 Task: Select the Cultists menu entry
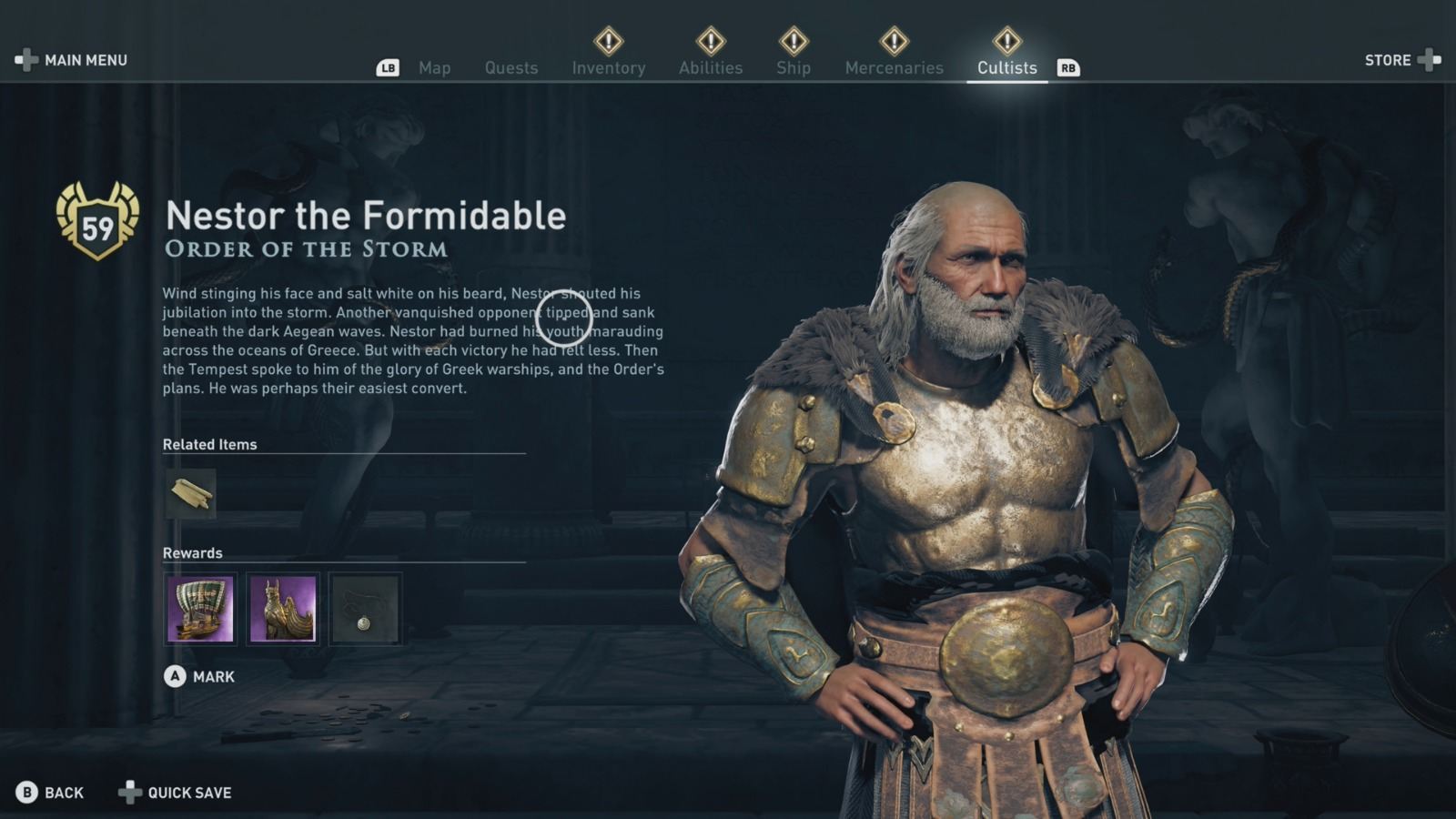[x=1006, y=67]
